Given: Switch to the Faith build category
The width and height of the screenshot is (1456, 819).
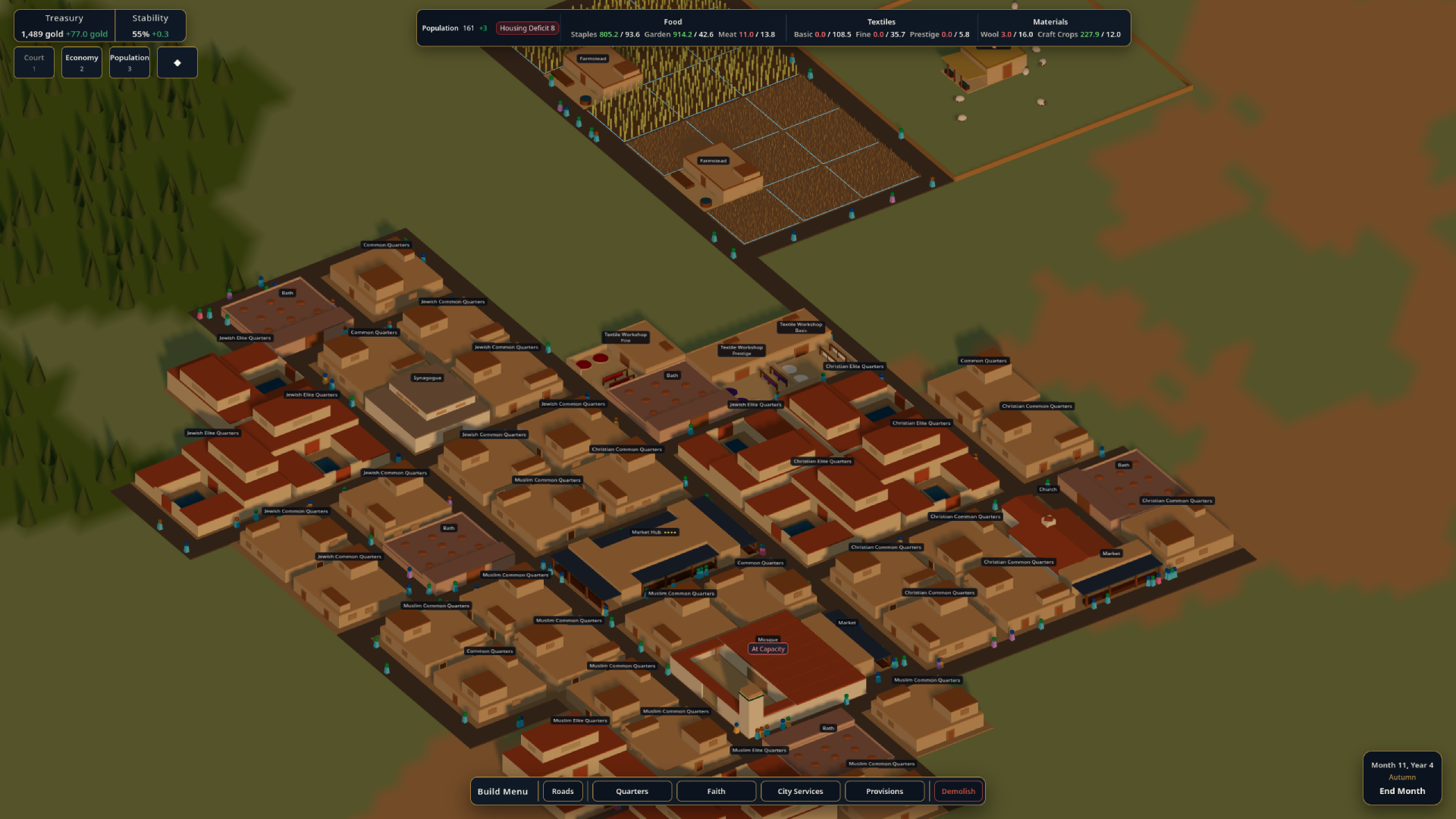Looking at the screenshot, I should [x=716, y=791].
